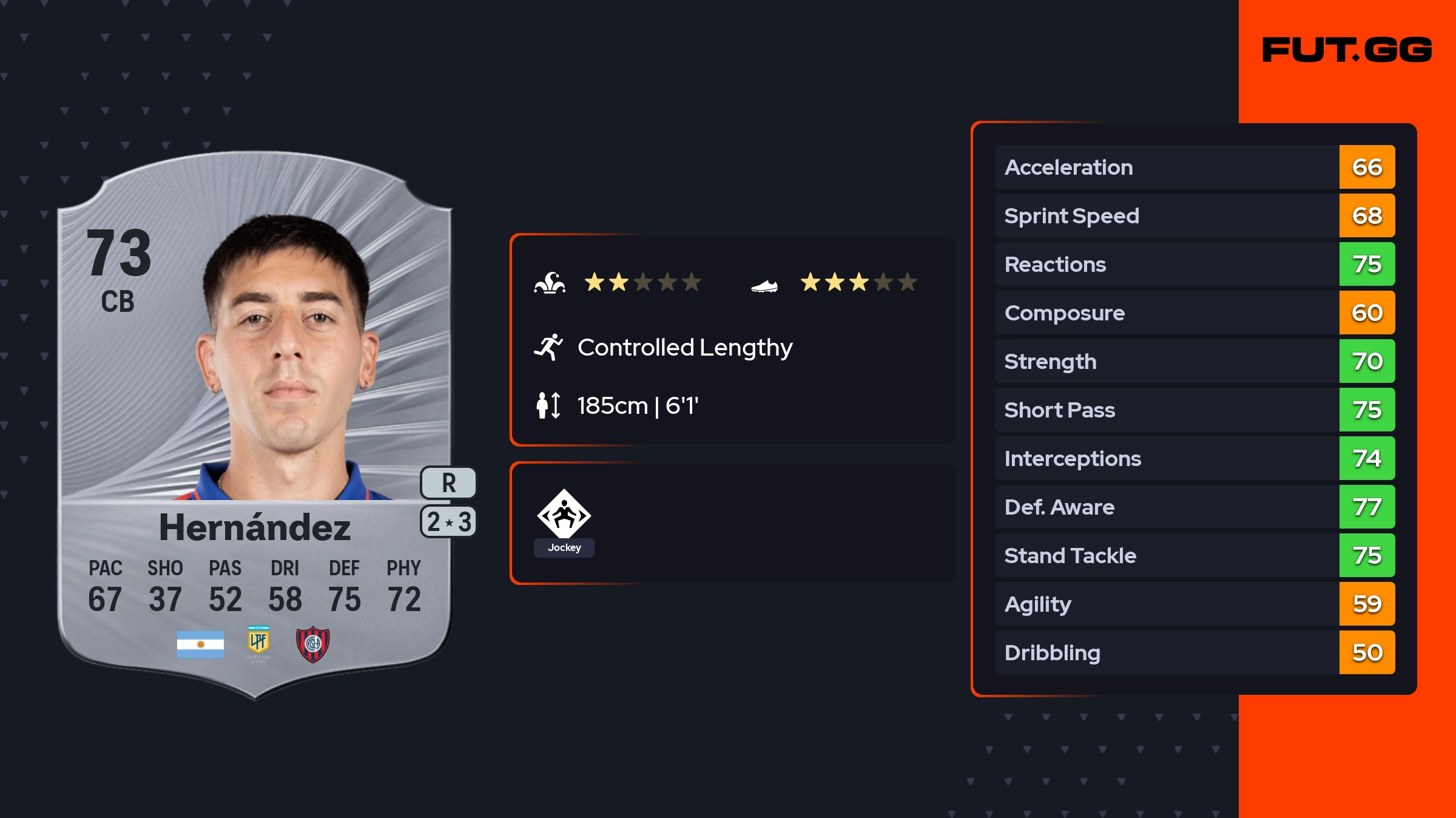Image resolution: width=1456 pixels, height=818 pixels.
Task: Choose the Interceptions stat row
Action: (1194, 458)
